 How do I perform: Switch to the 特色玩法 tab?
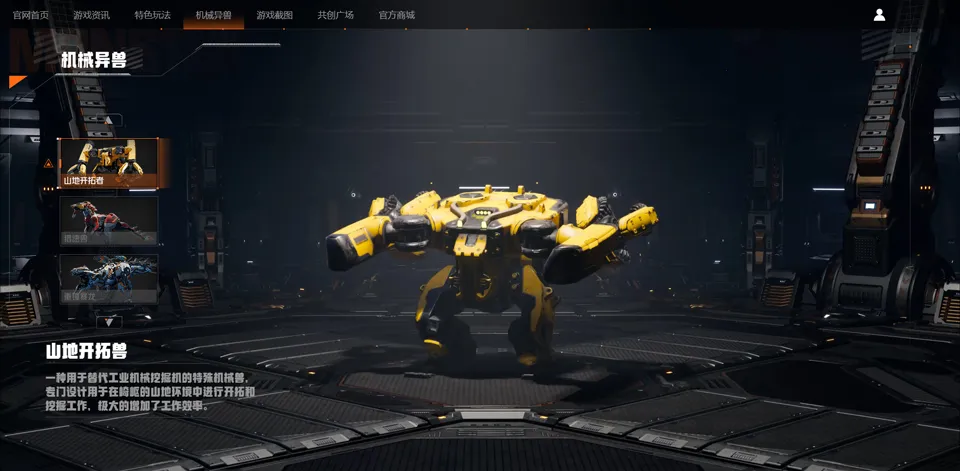pyautogui.click(x=152, y=15)
